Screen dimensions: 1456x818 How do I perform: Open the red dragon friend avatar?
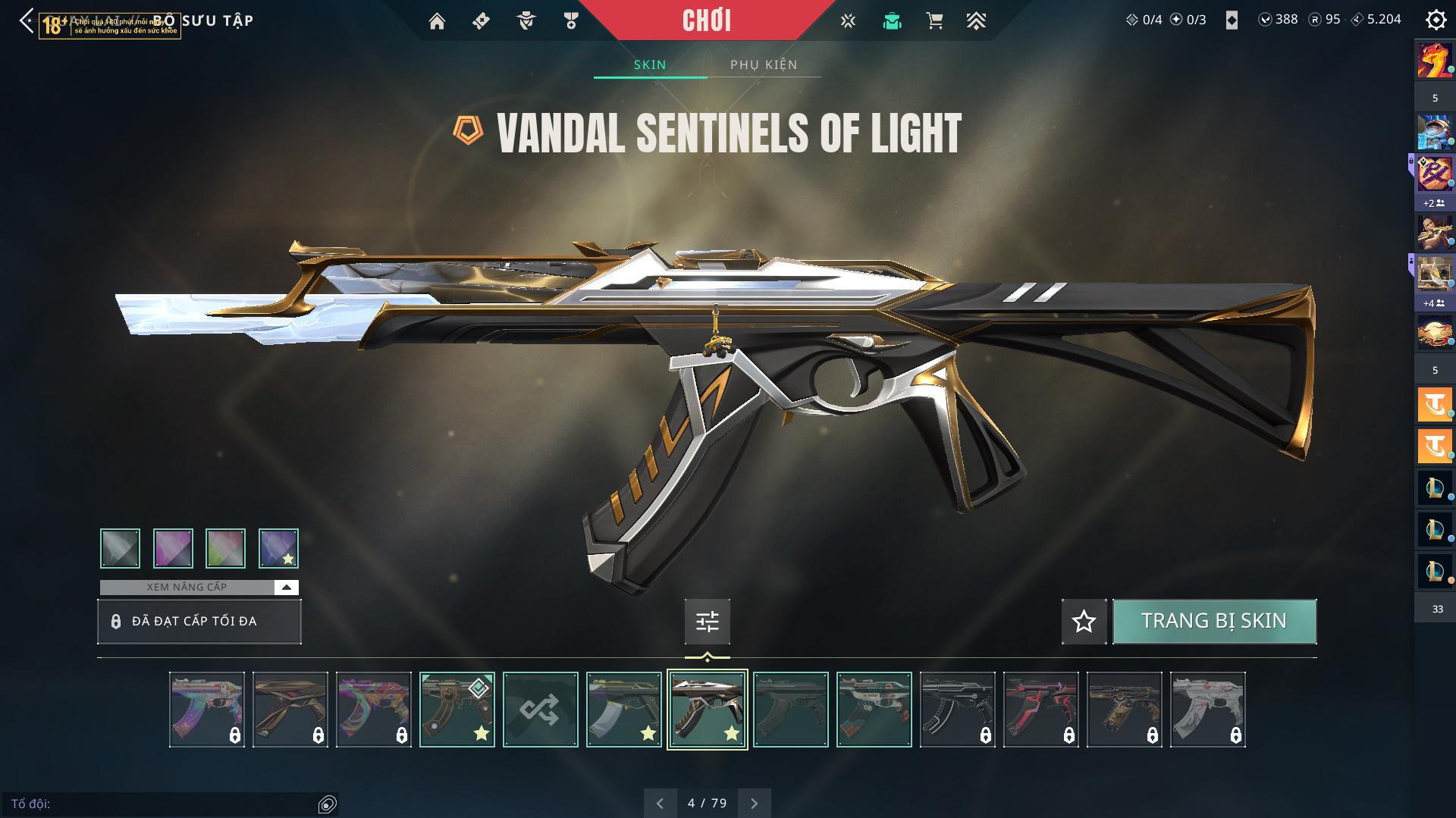coord(1434,61)
